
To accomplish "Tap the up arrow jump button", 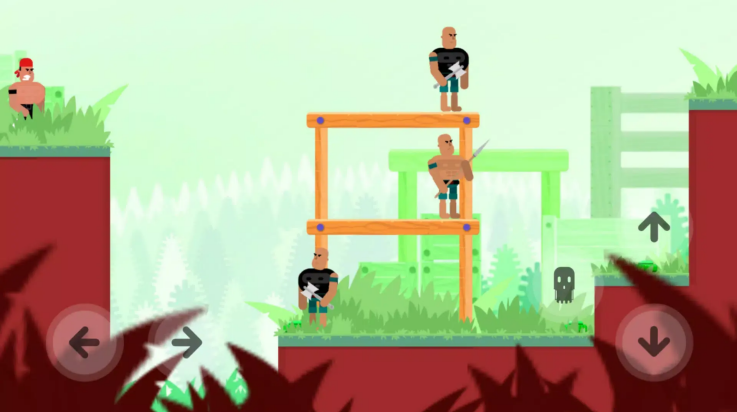I will 654,227.
